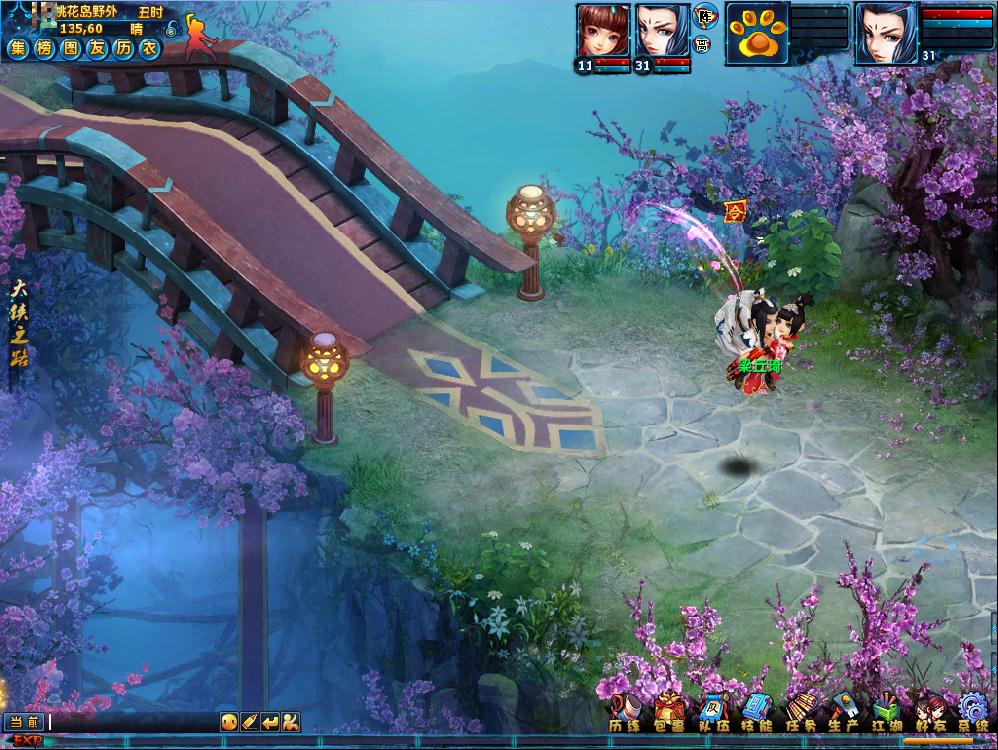Open the 榜 ranking button
Viewport: 998px width, 750px height.
[x=44, y=49]
